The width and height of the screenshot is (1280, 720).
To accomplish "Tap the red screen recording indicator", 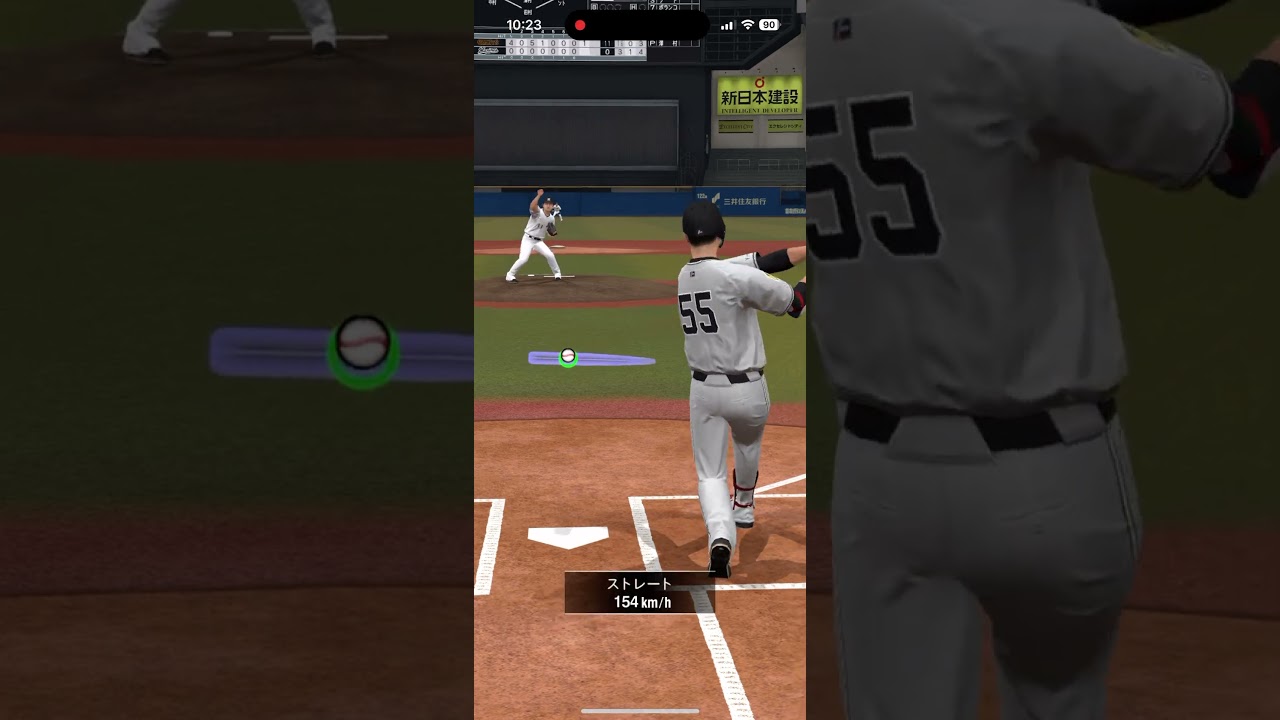I will (580, 25).
